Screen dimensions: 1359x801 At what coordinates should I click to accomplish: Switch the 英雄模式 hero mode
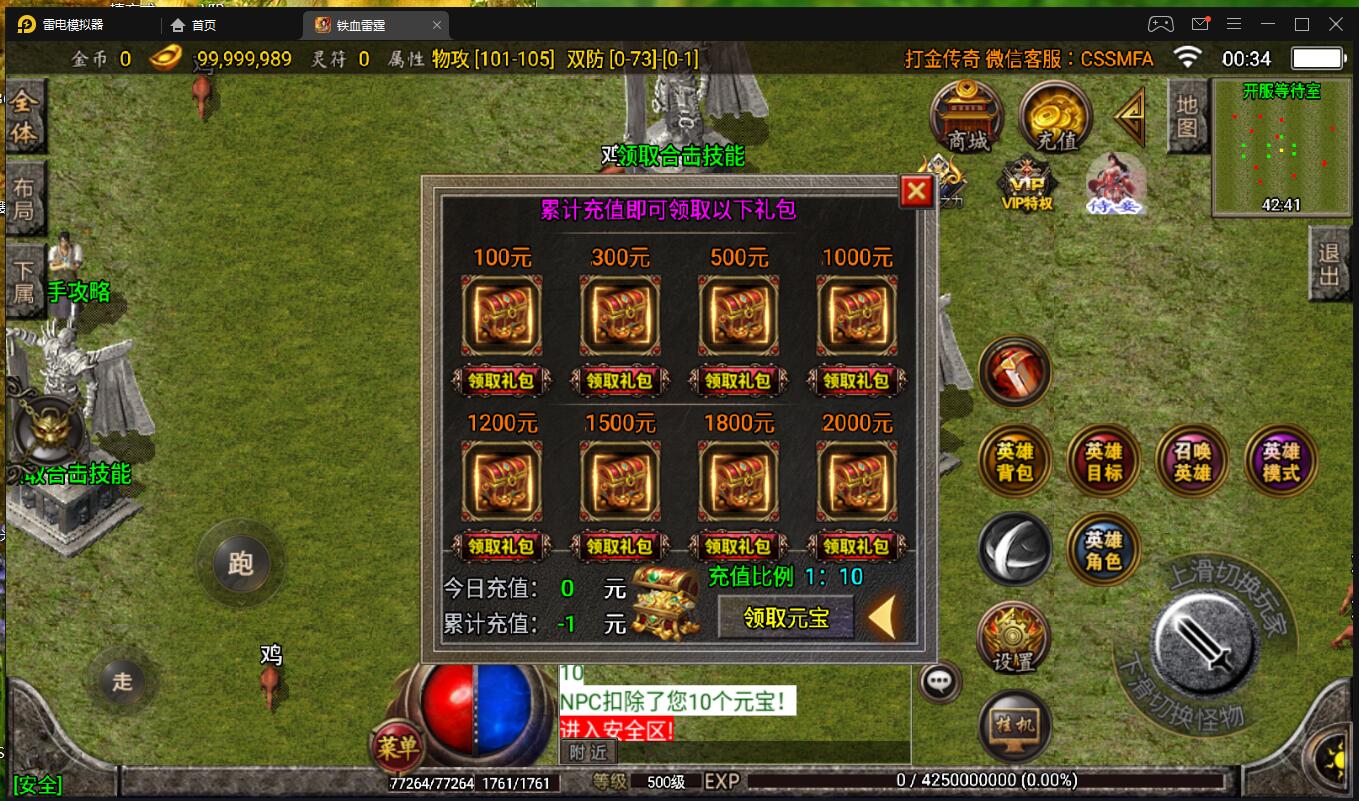[x=1280, y=460]
